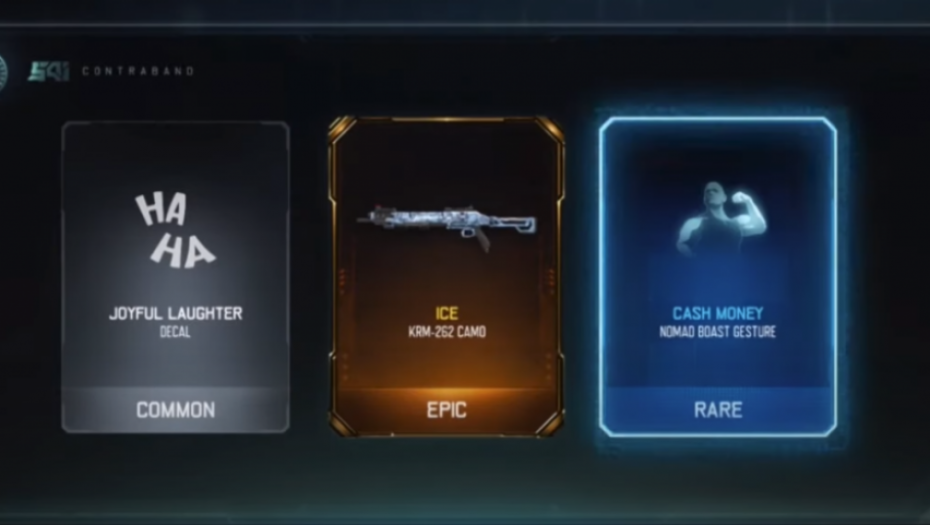Select the Joyful Laughter decal card

176,277
